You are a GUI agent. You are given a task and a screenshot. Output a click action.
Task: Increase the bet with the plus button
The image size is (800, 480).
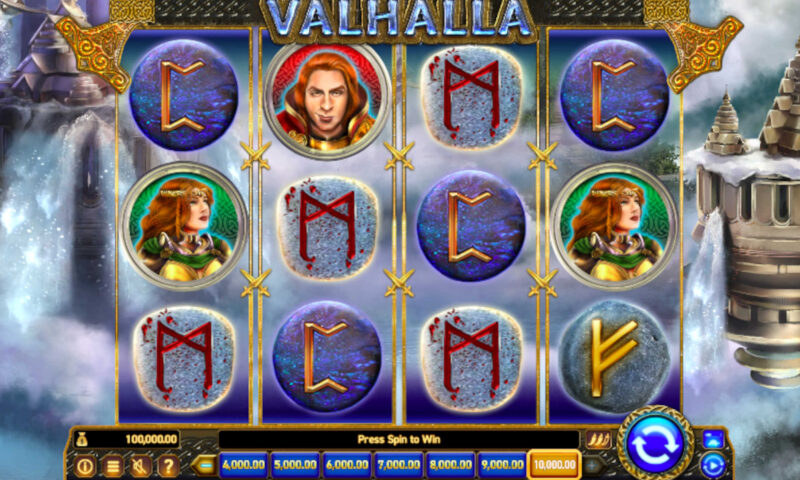click(x=593, y=465)
